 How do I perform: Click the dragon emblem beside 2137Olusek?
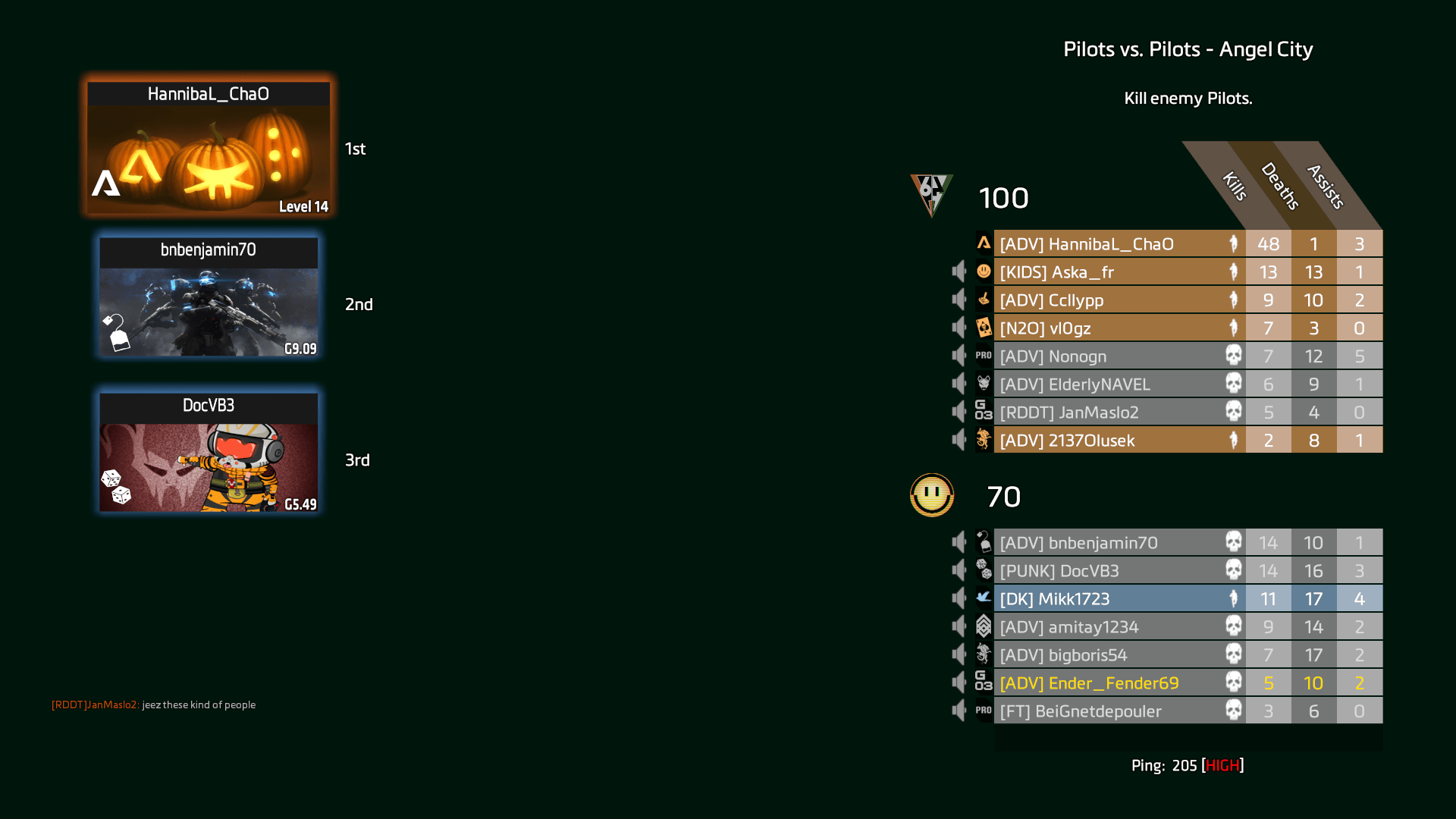pyautogui.click(x=984, y=440)
